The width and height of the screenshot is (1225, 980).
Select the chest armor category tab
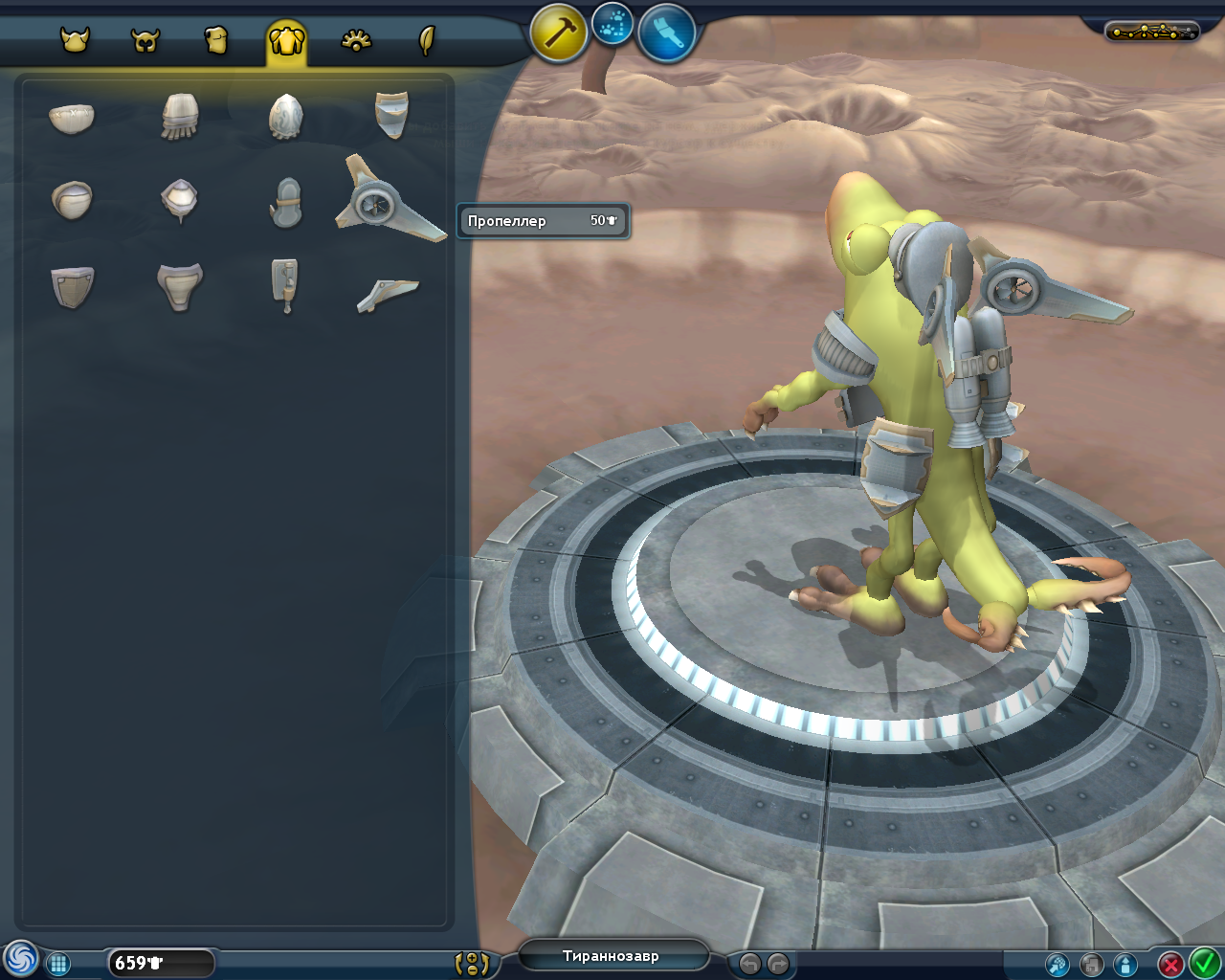[216, 40]
